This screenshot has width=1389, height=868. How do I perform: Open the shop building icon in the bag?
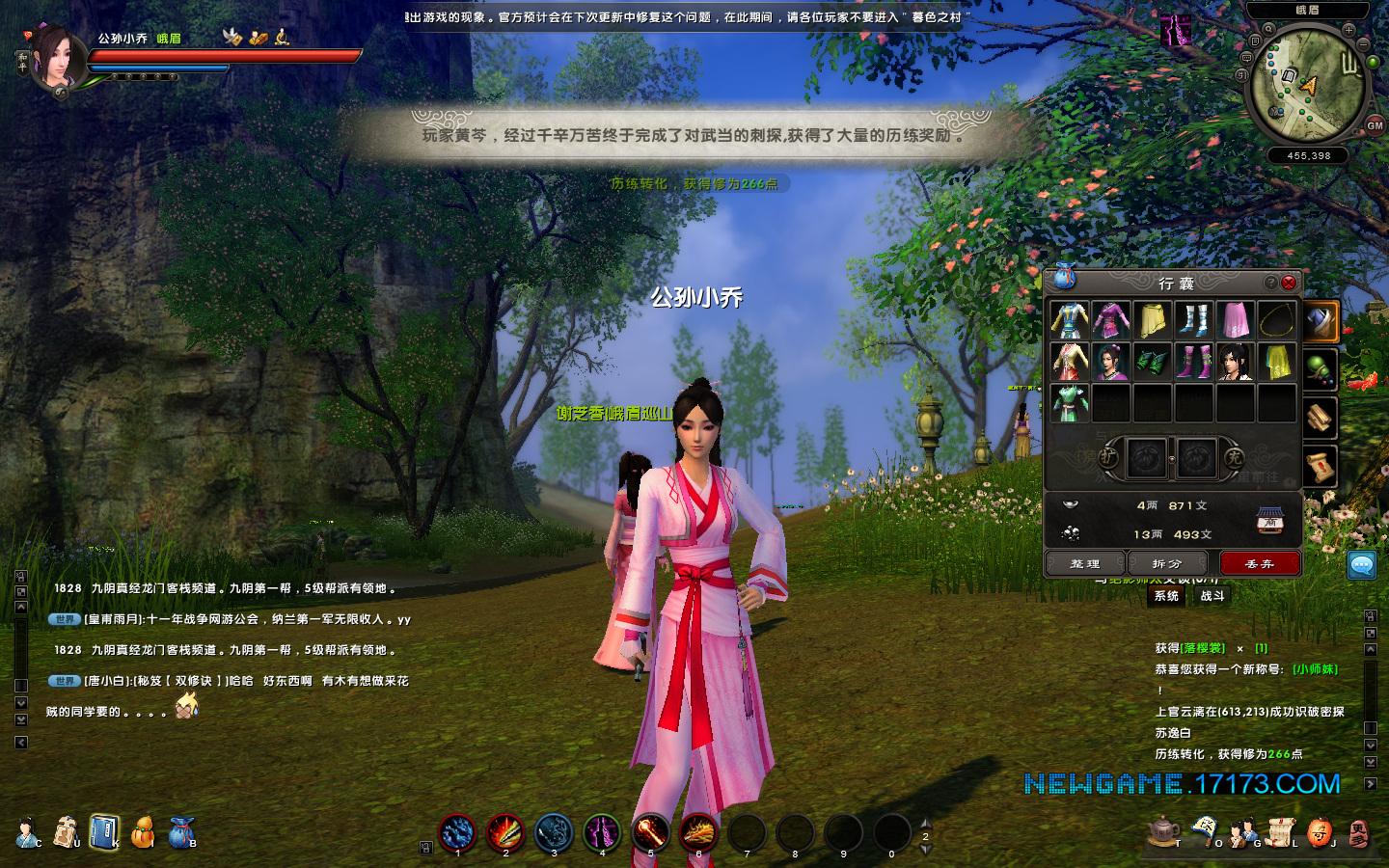point(1270,521)
